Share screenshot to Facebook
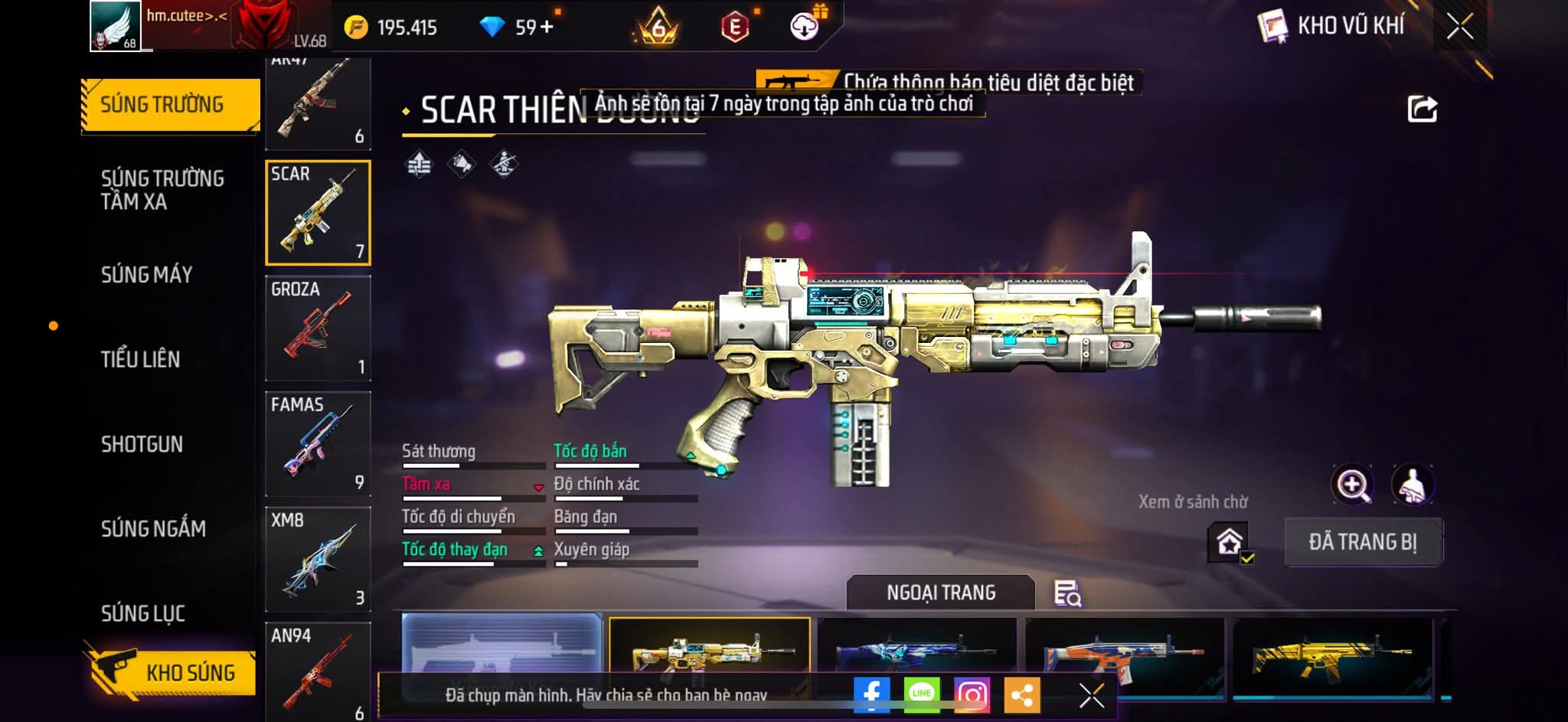This screenshot has height=722, width=1568. coord(872,694)
